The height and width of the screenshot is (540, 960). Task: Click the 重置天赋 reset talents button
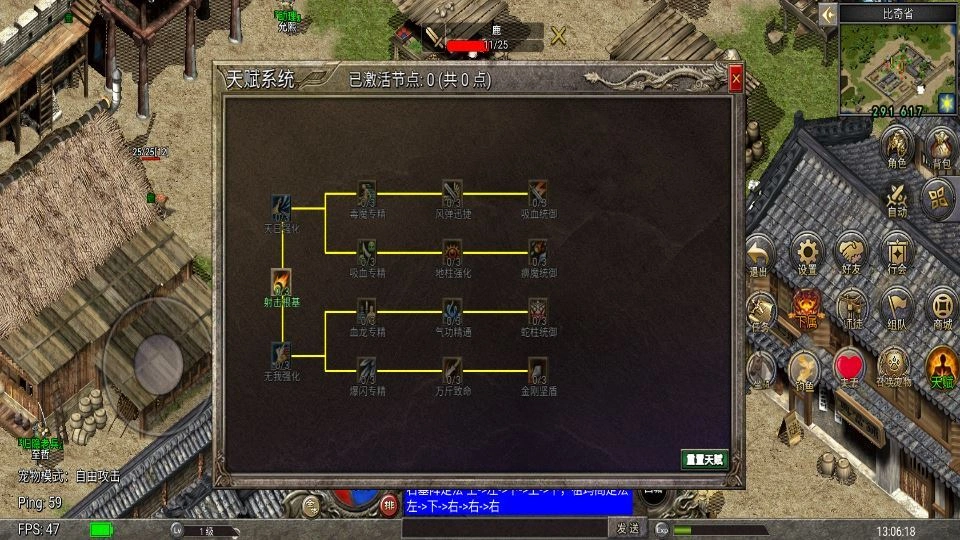point(703,459)
